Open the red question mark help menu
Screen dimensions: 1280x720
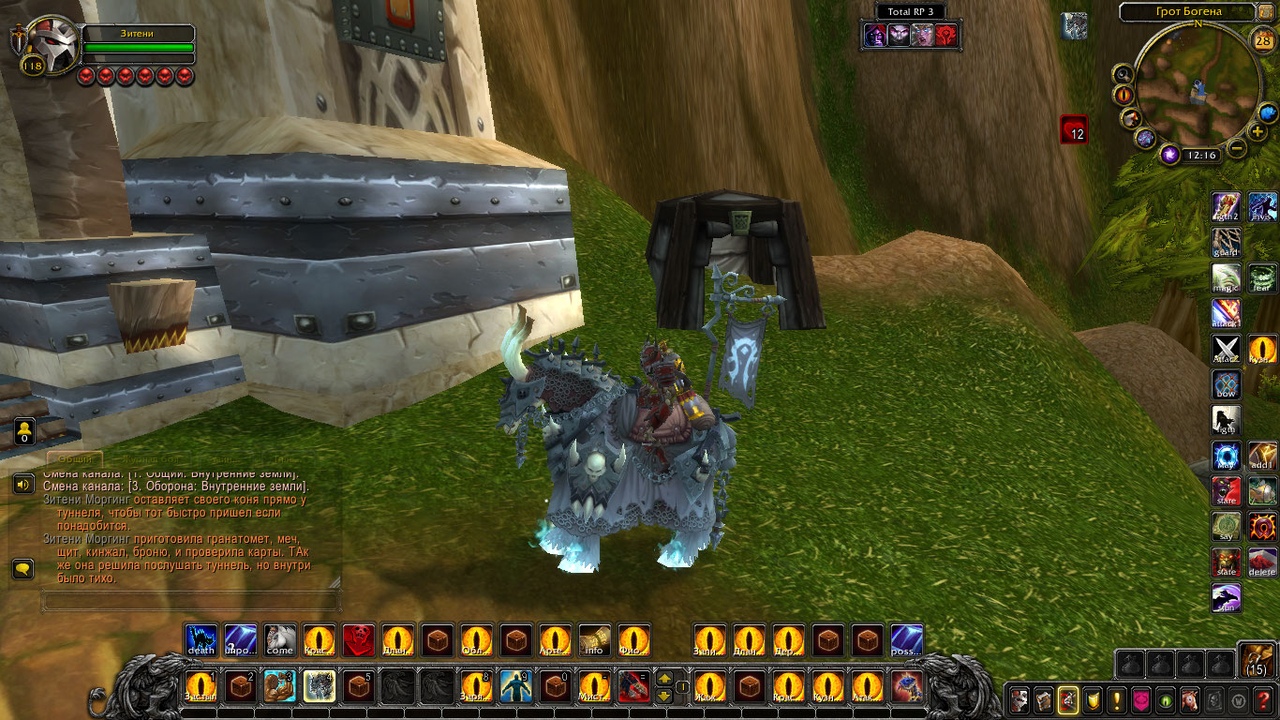point(1263,700)
